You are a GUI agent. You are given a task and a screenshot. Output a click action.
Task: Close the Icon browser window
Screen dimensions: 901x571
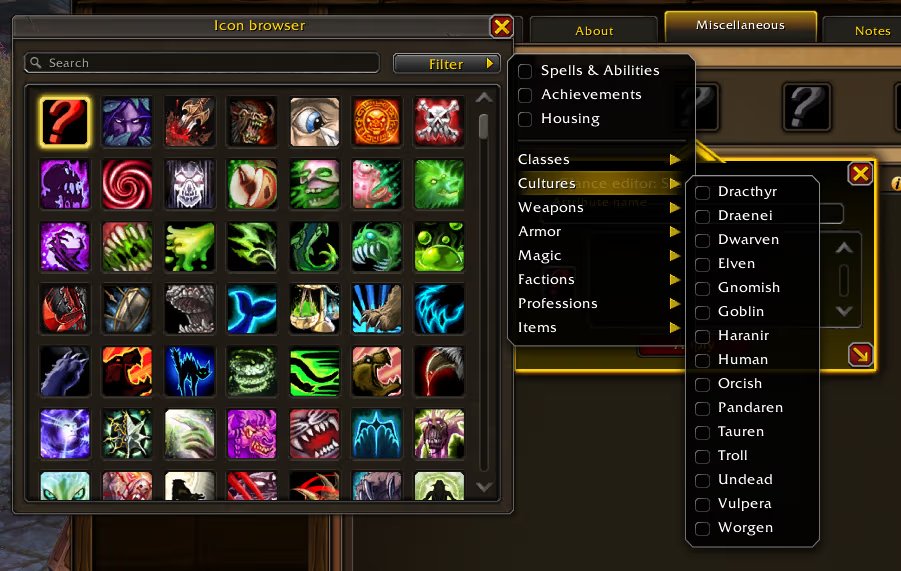tap(502, 27)
